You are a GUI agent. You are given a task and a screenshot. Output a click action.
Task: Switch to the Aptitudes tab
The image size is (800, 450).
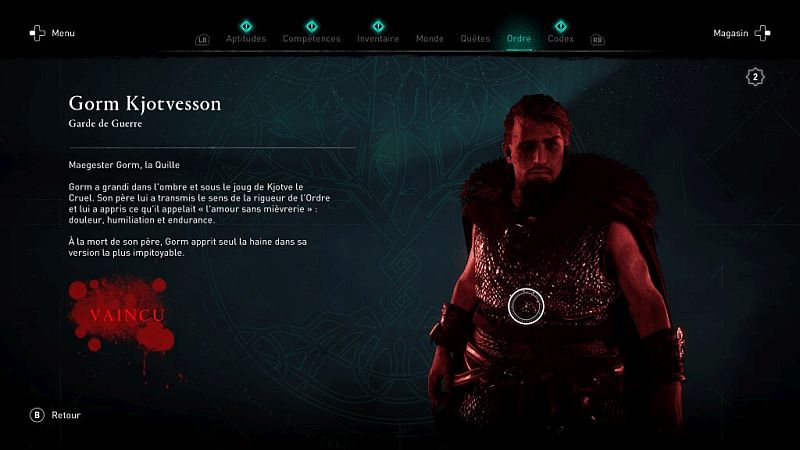246,39
